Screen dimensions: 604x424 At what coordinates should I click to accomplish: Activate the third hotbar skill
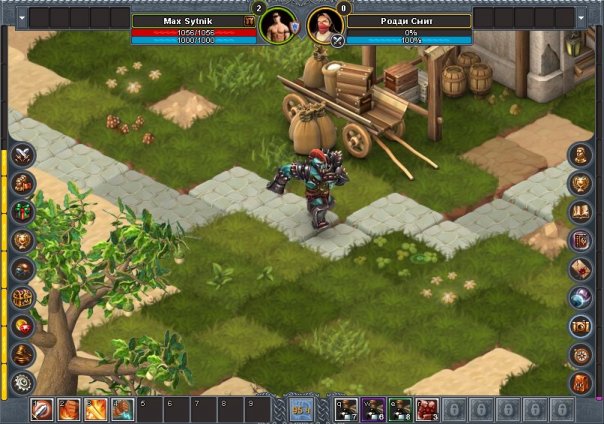tap(95, 409)
